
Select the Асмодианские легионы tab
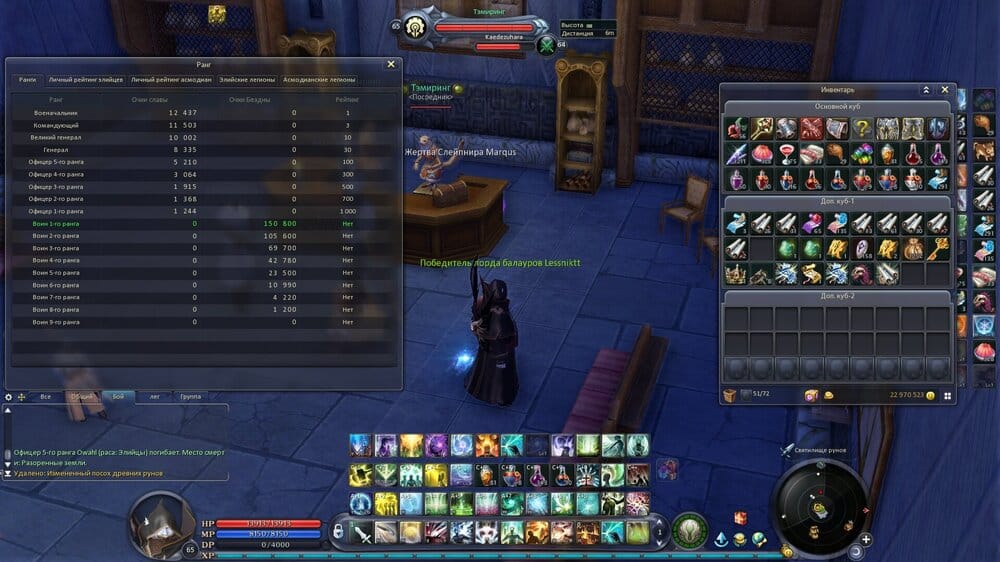point(319,80)
